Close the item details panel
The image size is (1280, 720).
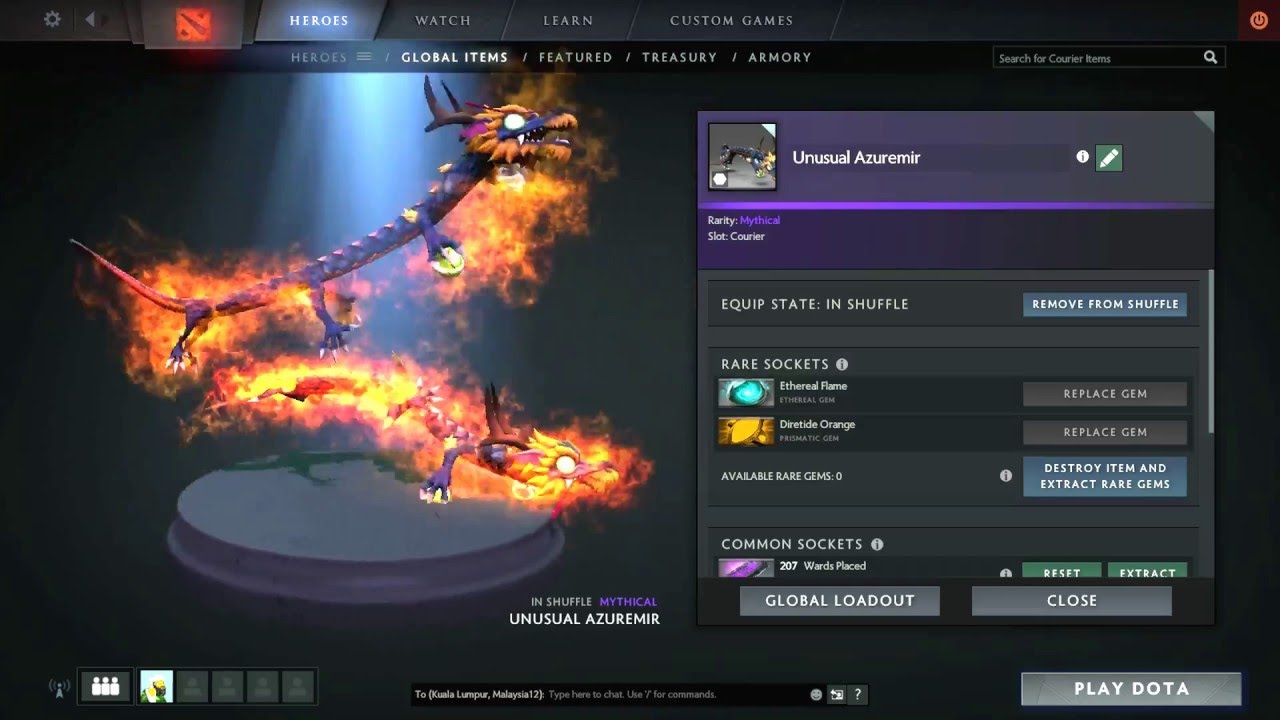(1071, 601)
